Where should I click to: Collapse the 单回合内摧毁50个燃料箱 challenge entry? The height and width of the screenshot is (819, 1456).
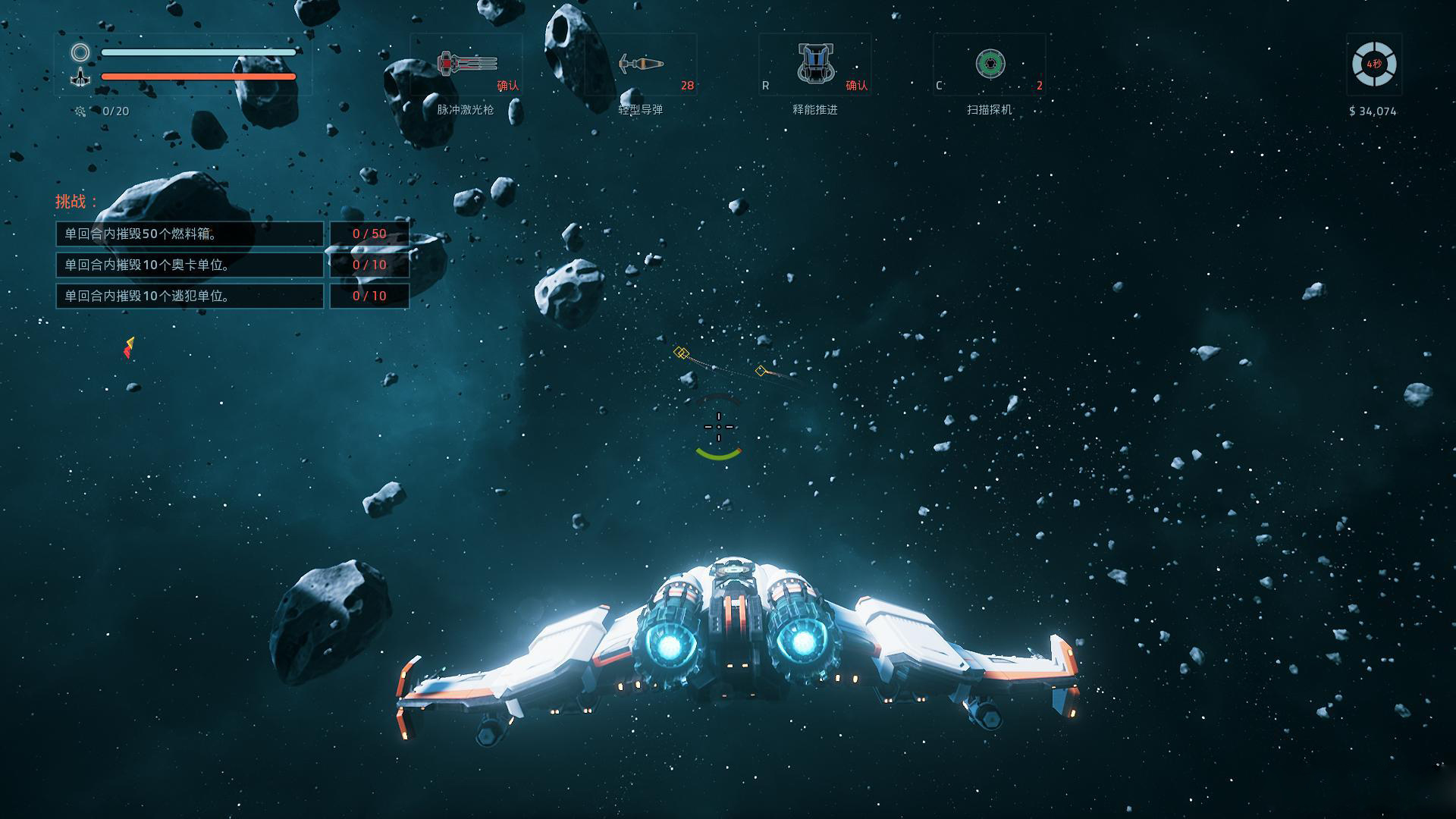point(190,234)
